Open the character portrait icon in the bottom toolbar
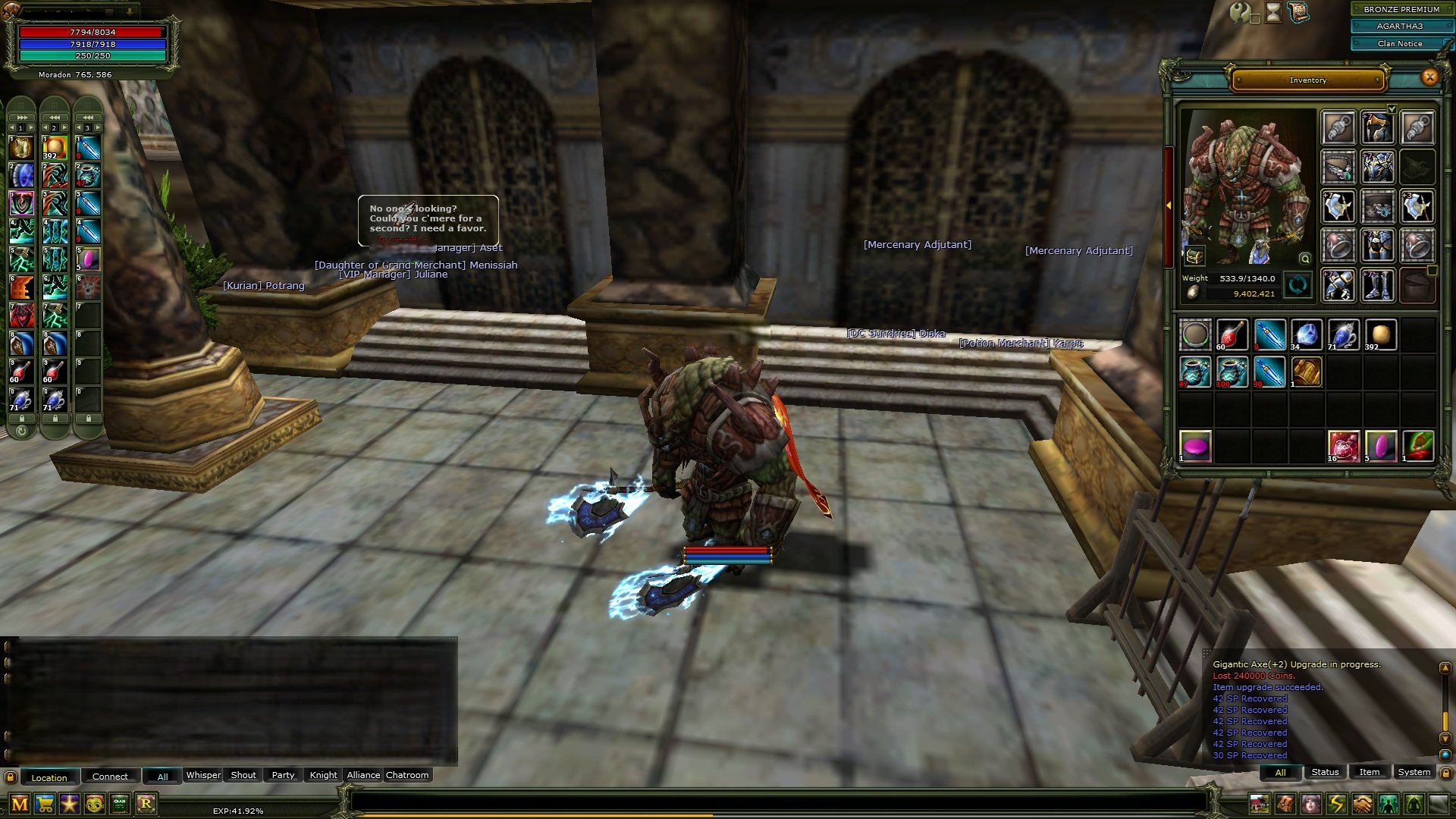The width and height of the screenshot is (1456, 819). 1310,804
